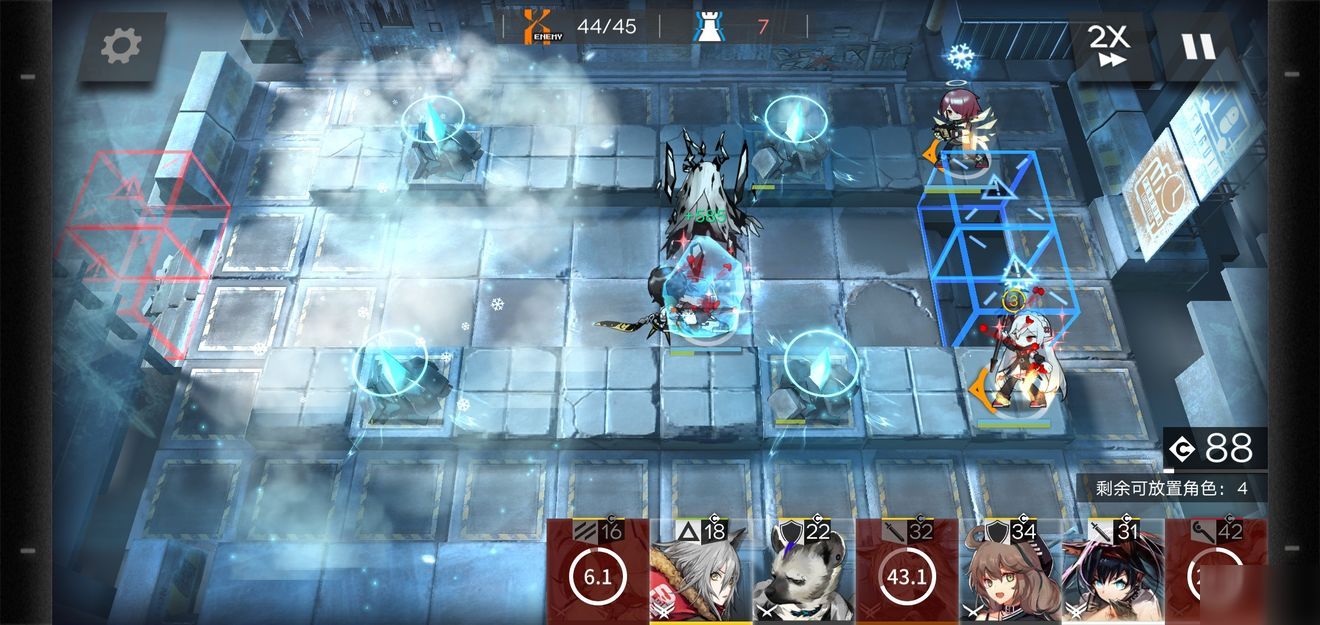Image resolution: width=1320 pixels, height=625 pixels.
Task: Select the cost 32 card showing 43.1 cooldown
Action: point(906,572)
